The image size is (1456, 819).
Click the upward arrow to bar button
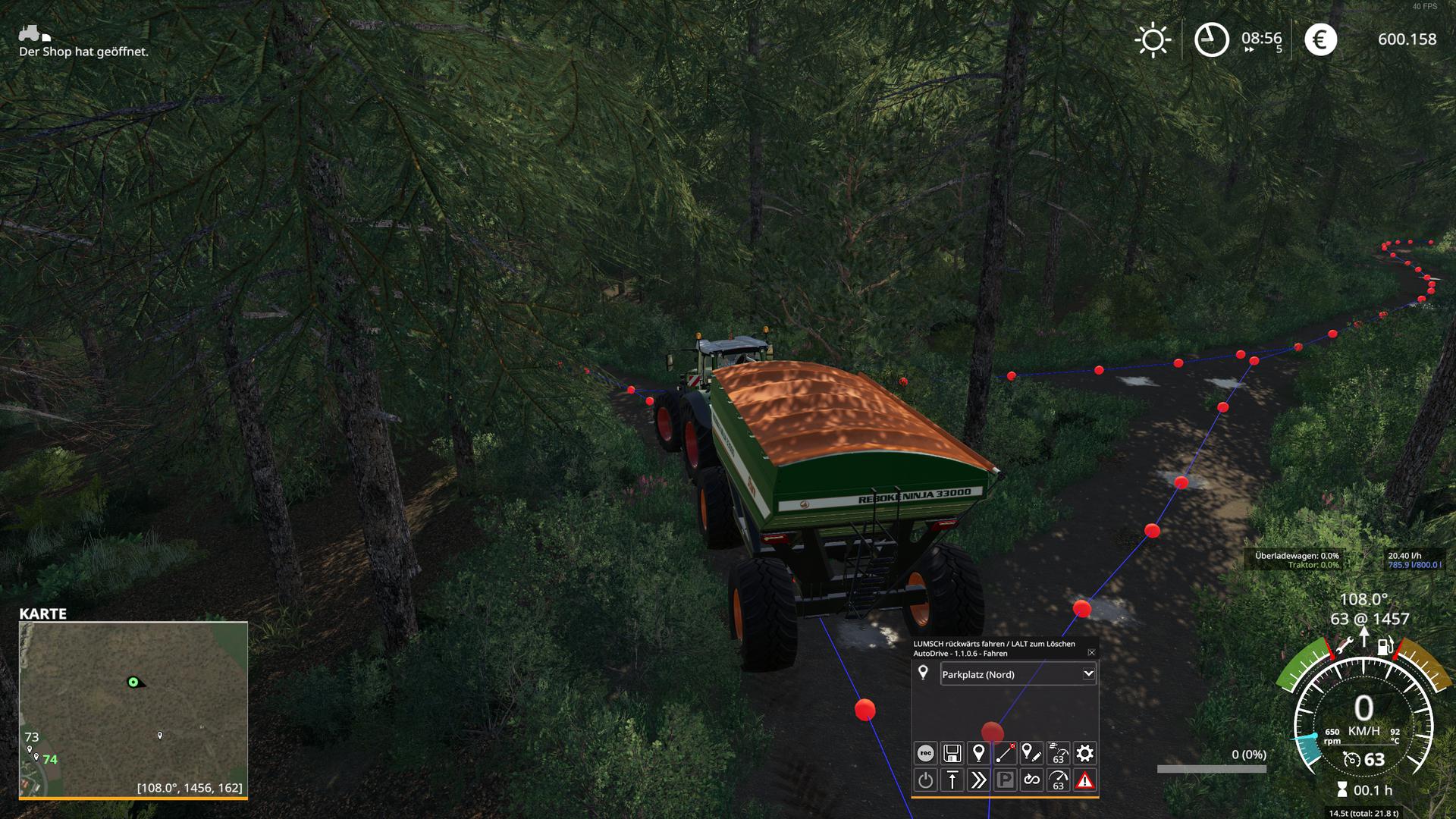[952, 780]
